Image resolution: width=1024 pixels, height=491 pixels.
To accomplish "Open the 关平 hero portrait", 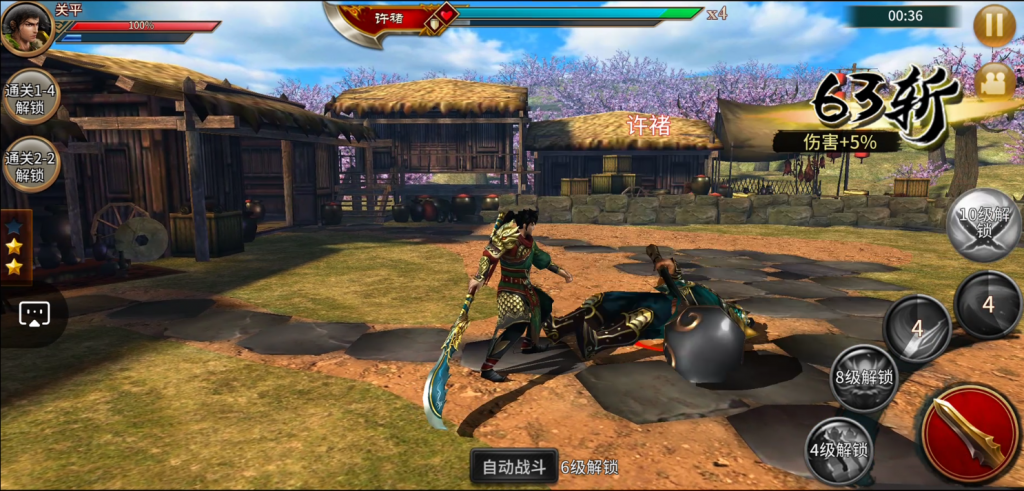I will click(x=26, y=28).
